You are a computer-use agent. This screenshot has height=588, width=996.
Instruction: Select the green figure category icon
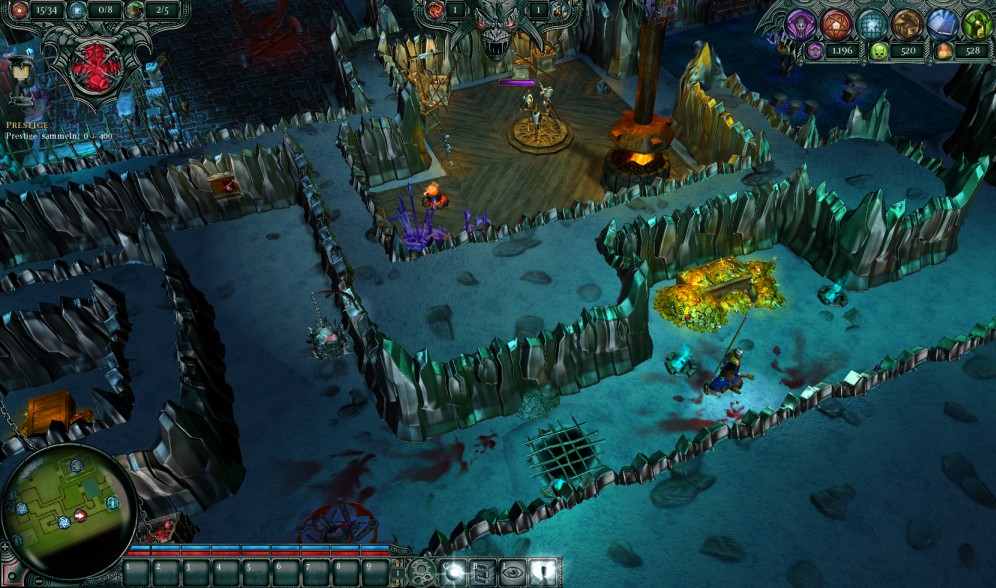coord(976,24)
